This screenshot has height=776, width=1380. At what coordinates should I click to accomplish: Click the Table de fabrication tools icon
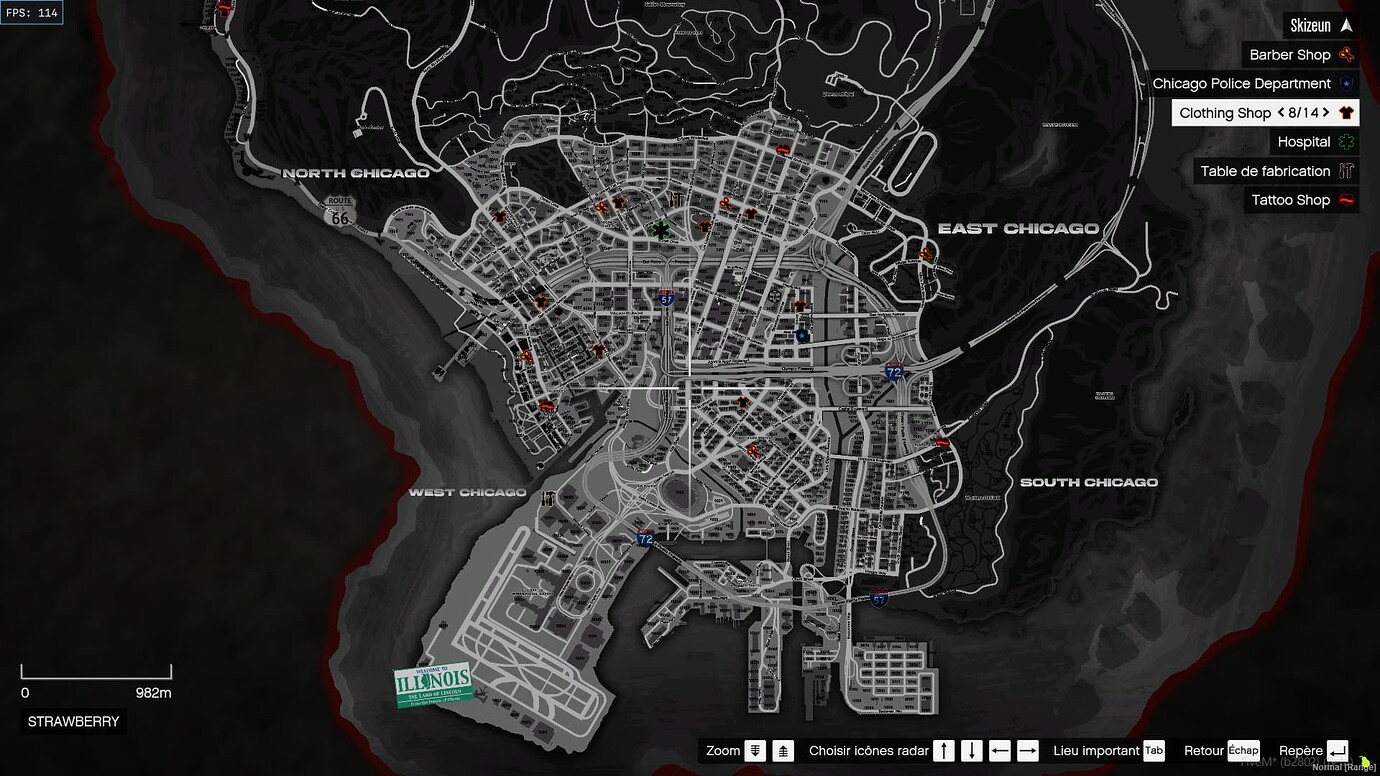point(1345,170)
